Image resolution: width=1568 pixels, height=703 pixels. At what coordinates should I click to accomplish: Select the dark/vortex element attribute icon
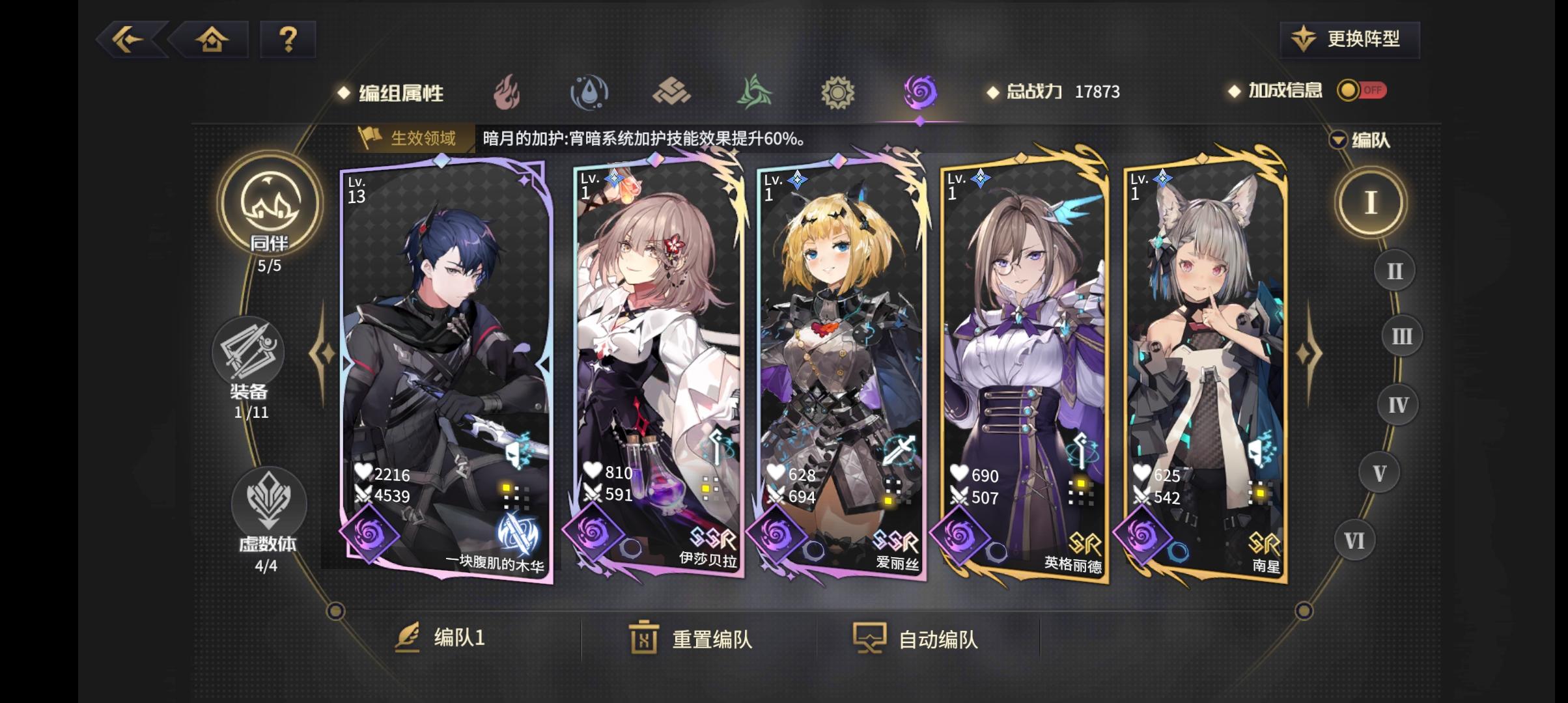[919, 92]
